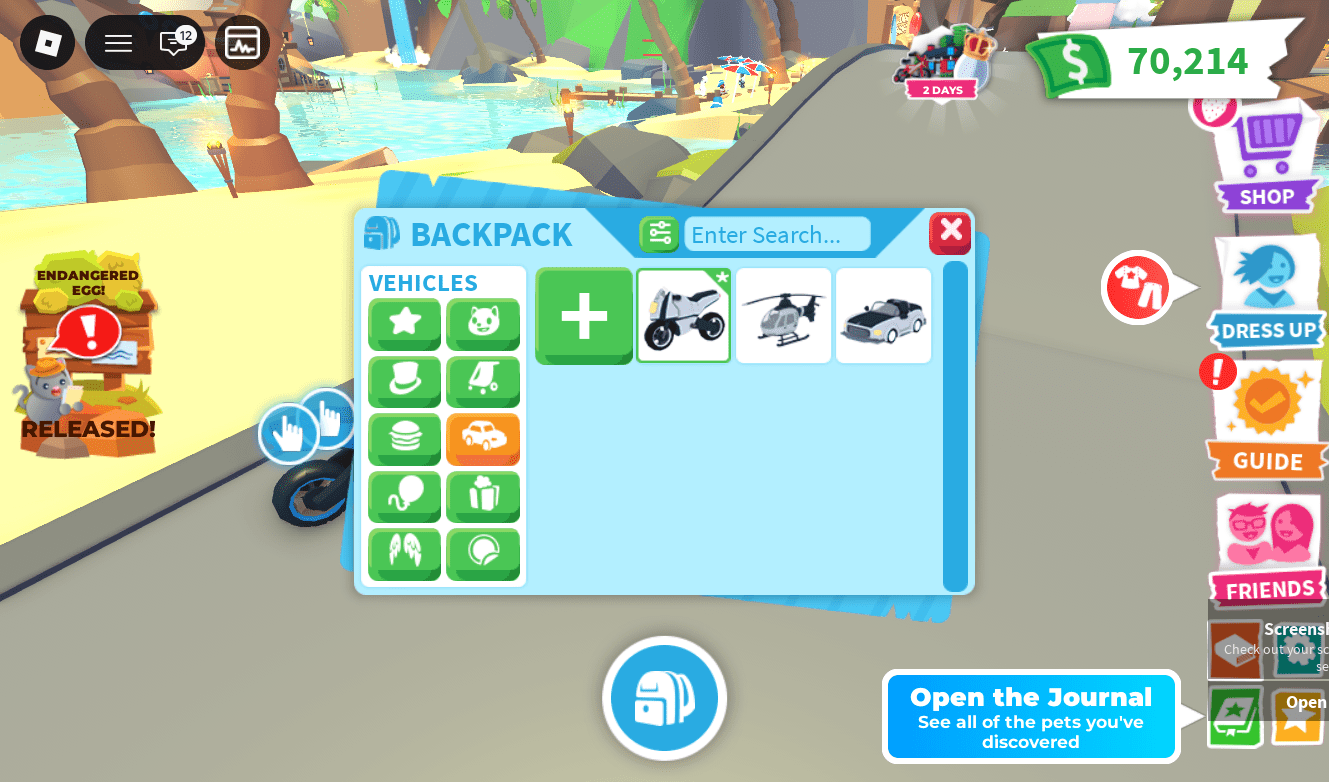Select the wings pet-wear category
Viewport: 1329px width, 782px height.
(x=404, y=555)
